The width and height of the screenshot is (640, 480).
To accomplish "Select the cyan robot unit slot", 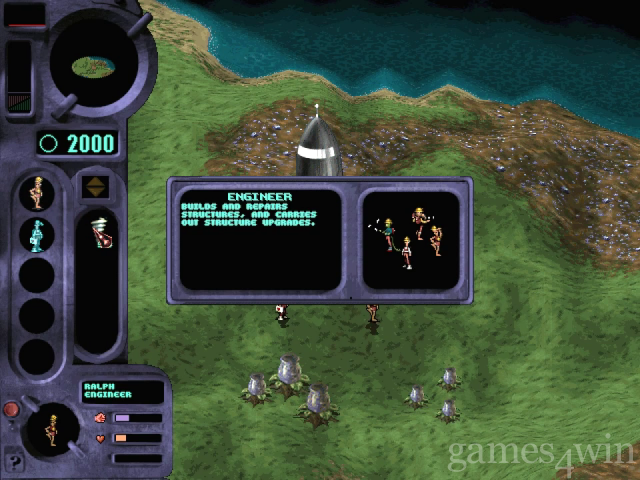I will (x=37, y=235).
